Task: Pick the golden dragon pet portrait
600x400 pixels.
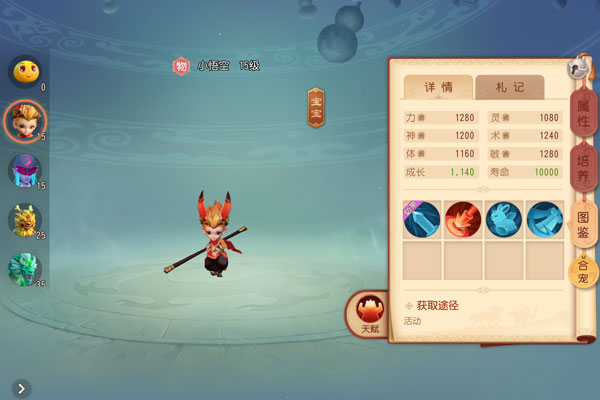Action: tap(24, 219)
